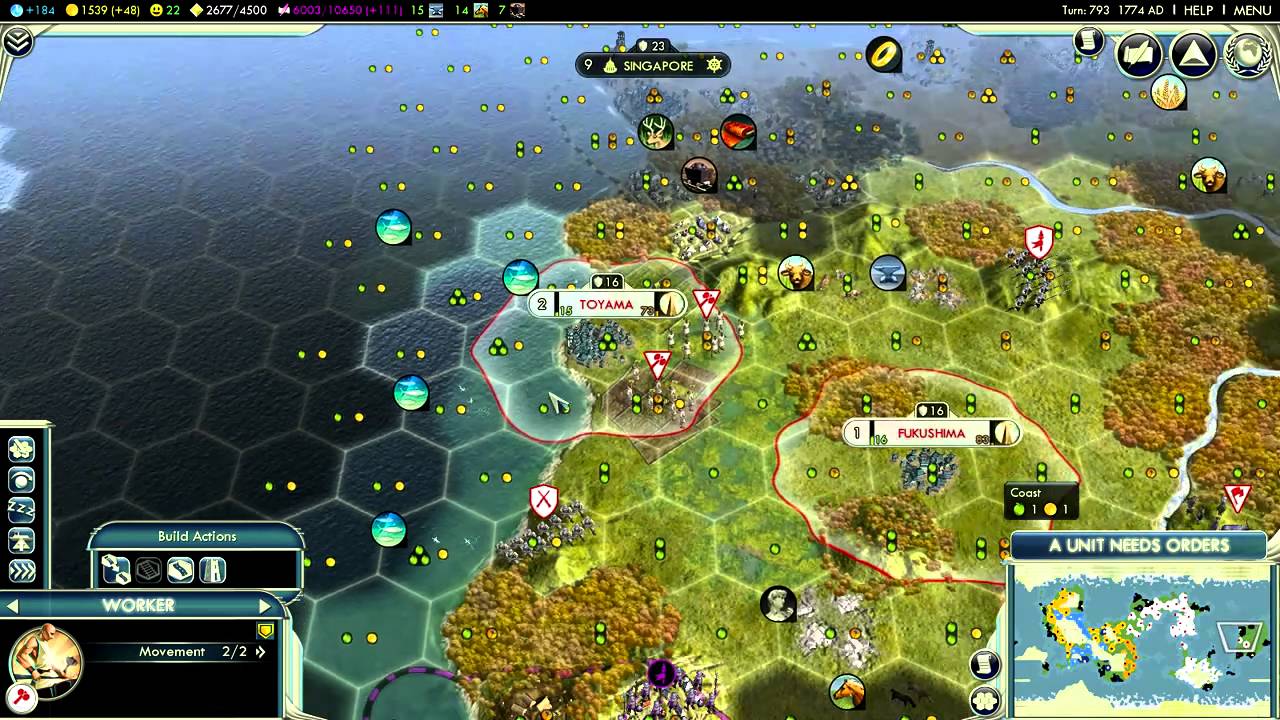Open the Toyama city banner
The image size is (1280, 720).
tap(606, 304)
